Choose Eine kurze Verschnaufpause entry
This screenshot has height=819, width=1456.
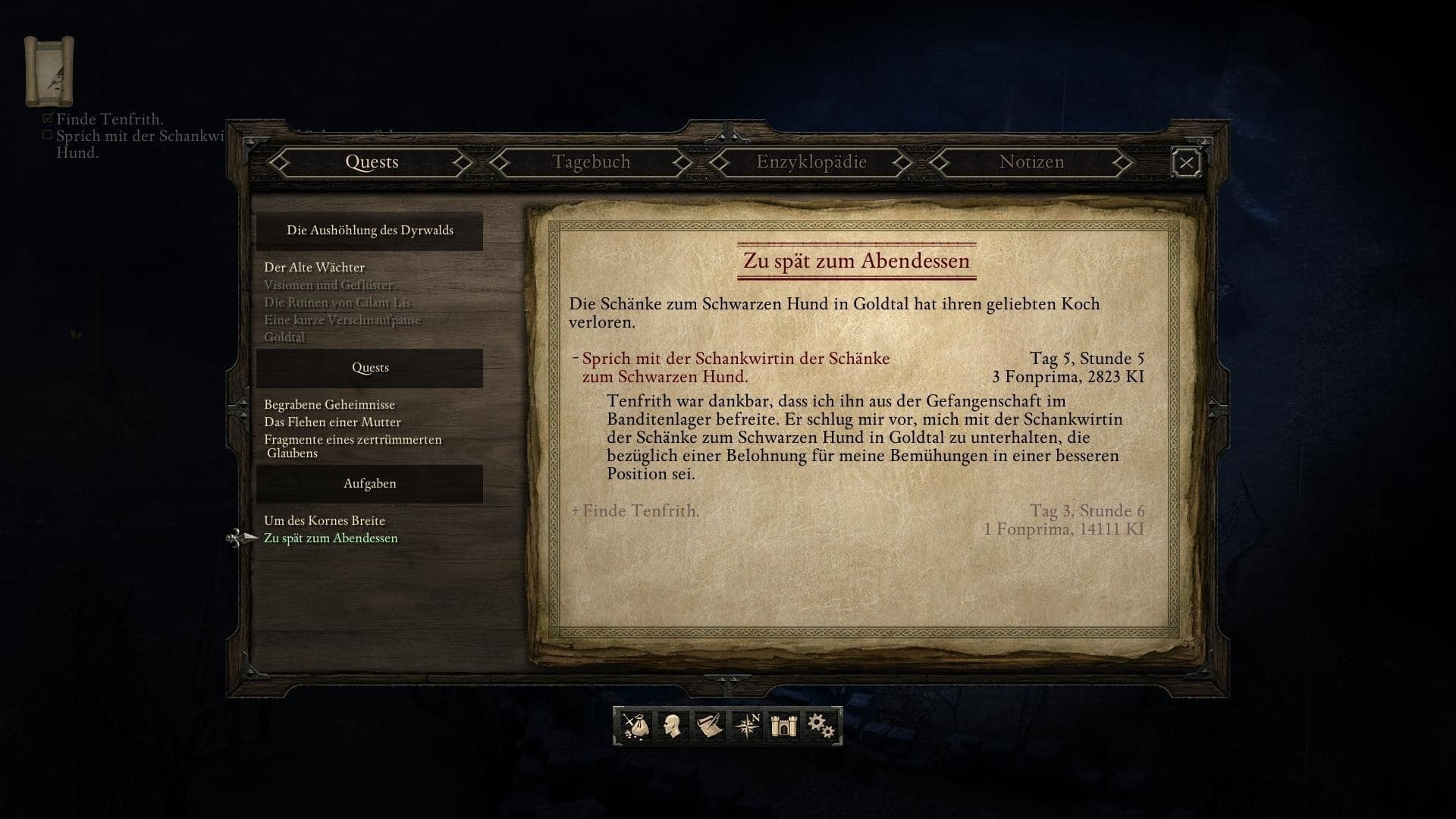[x=342, y=320]
